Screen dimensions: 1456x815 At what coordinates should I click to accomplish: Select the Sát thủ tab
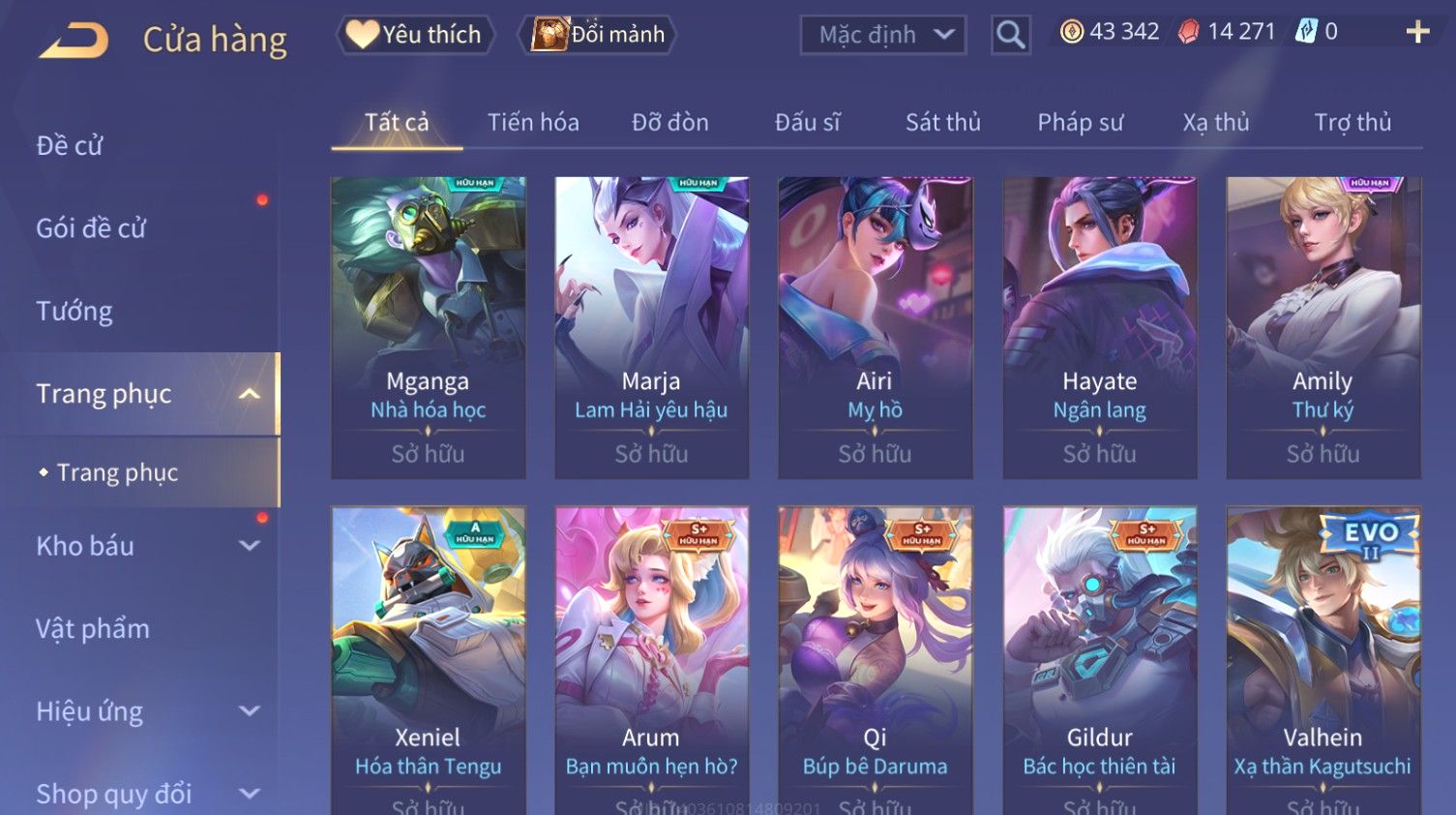pos(942,123)
